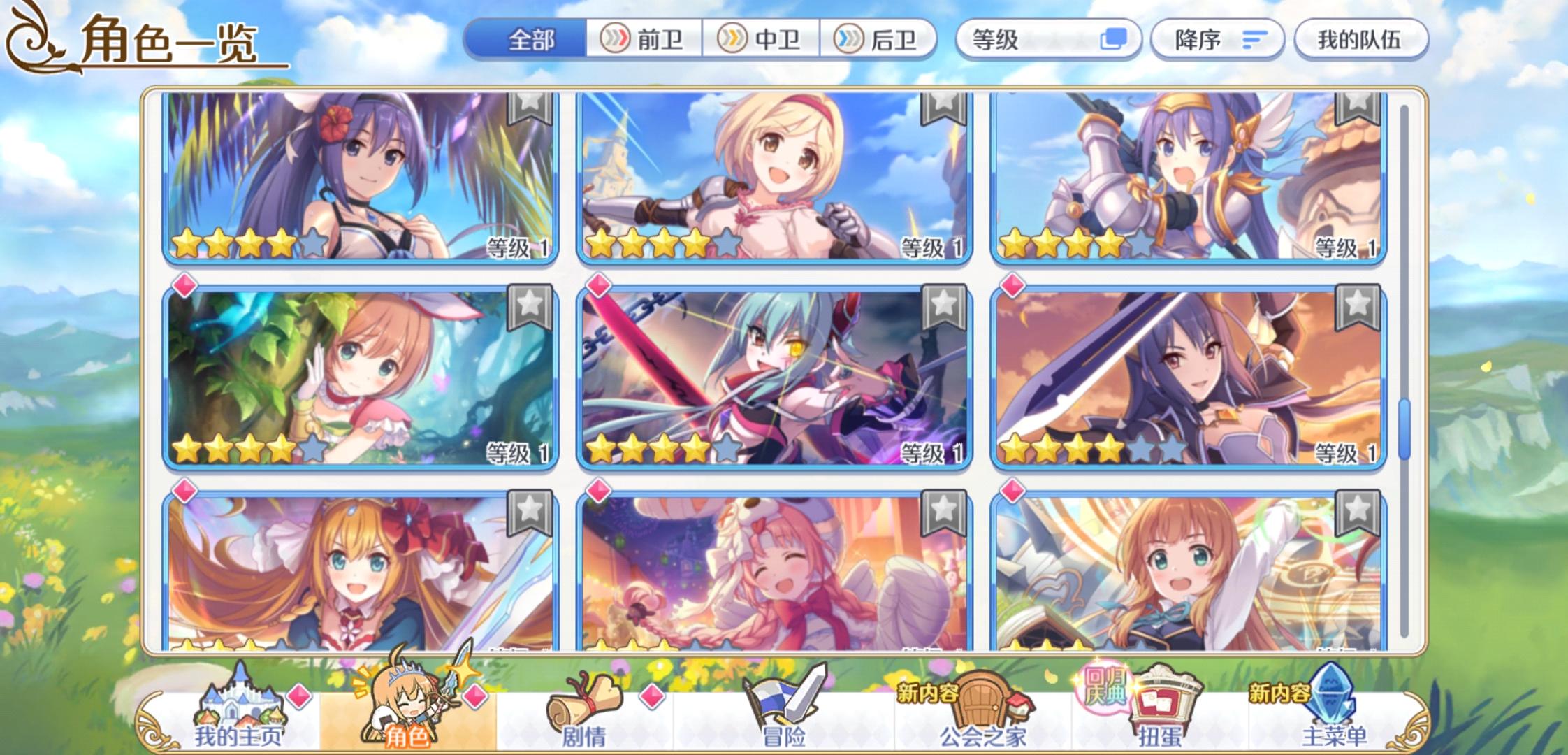The image size is (1568, 755).
Task: Open 我的队伍 my teams
Action: tap(1359, 40)
